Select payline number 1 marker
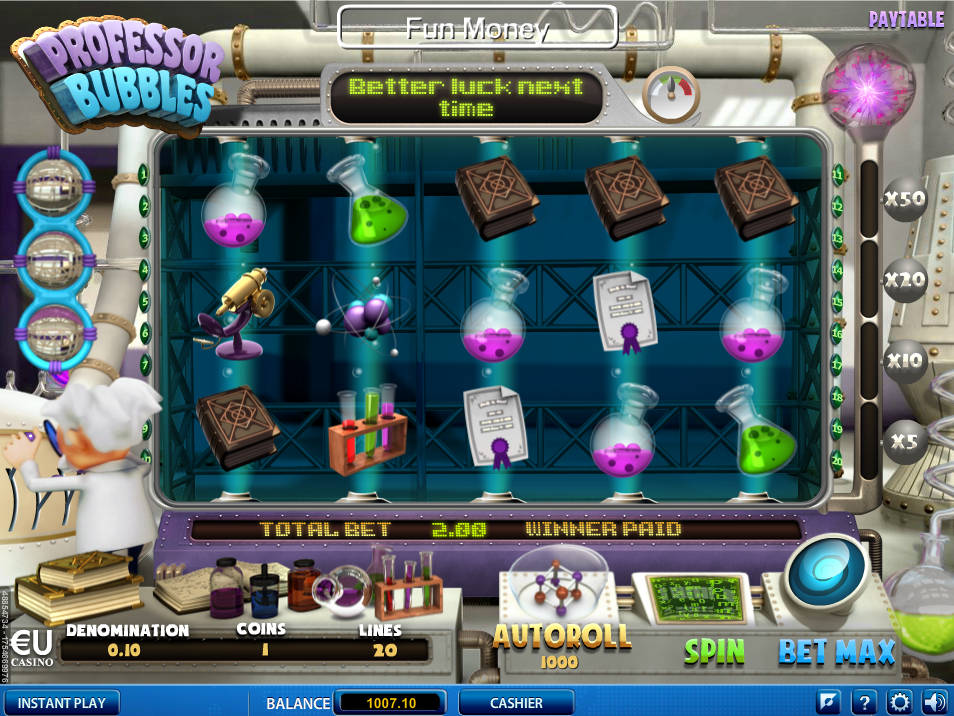The width and height of the screenshot is (954, 716). 144,174
